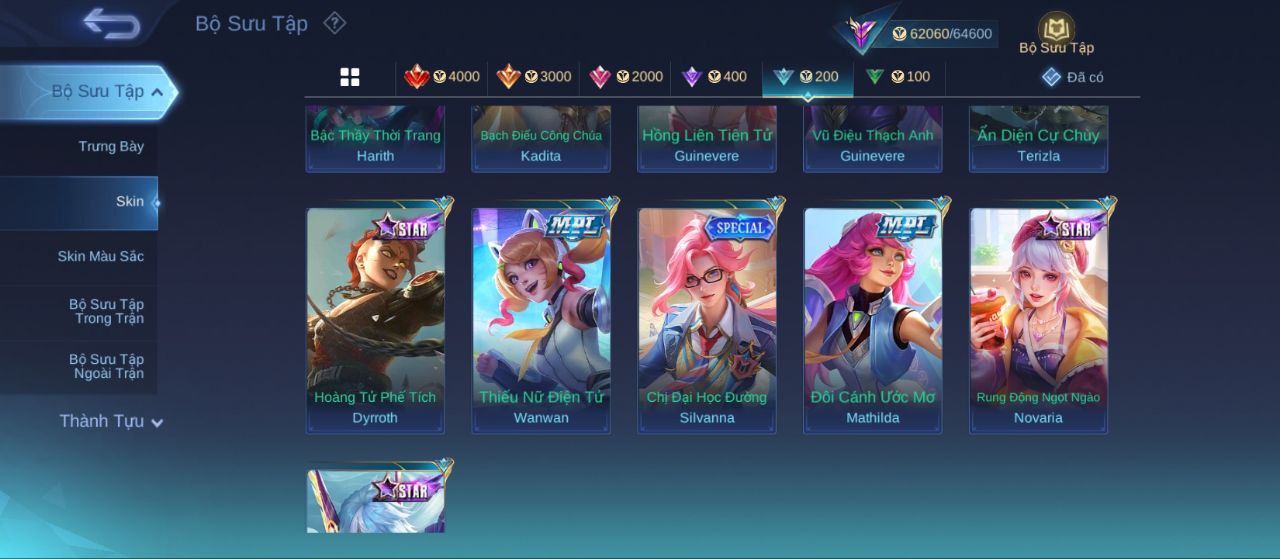Open the Bộ Sưu Tập book icon
This screenshot has height=559, width=1280.
[x=1056, y=32]
